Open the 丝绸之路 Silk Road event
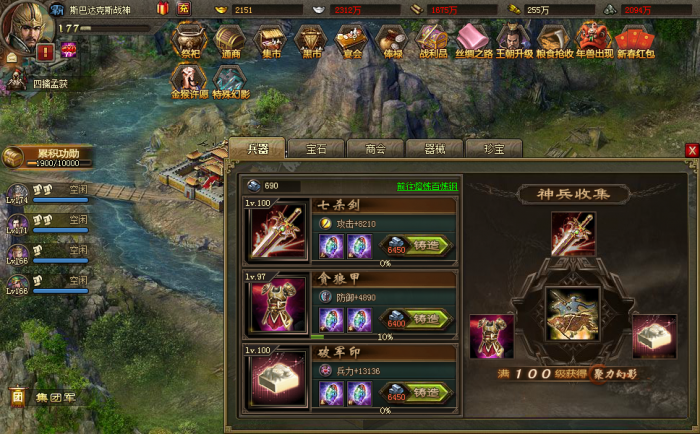700x434 pixels. tap(473, 42)
